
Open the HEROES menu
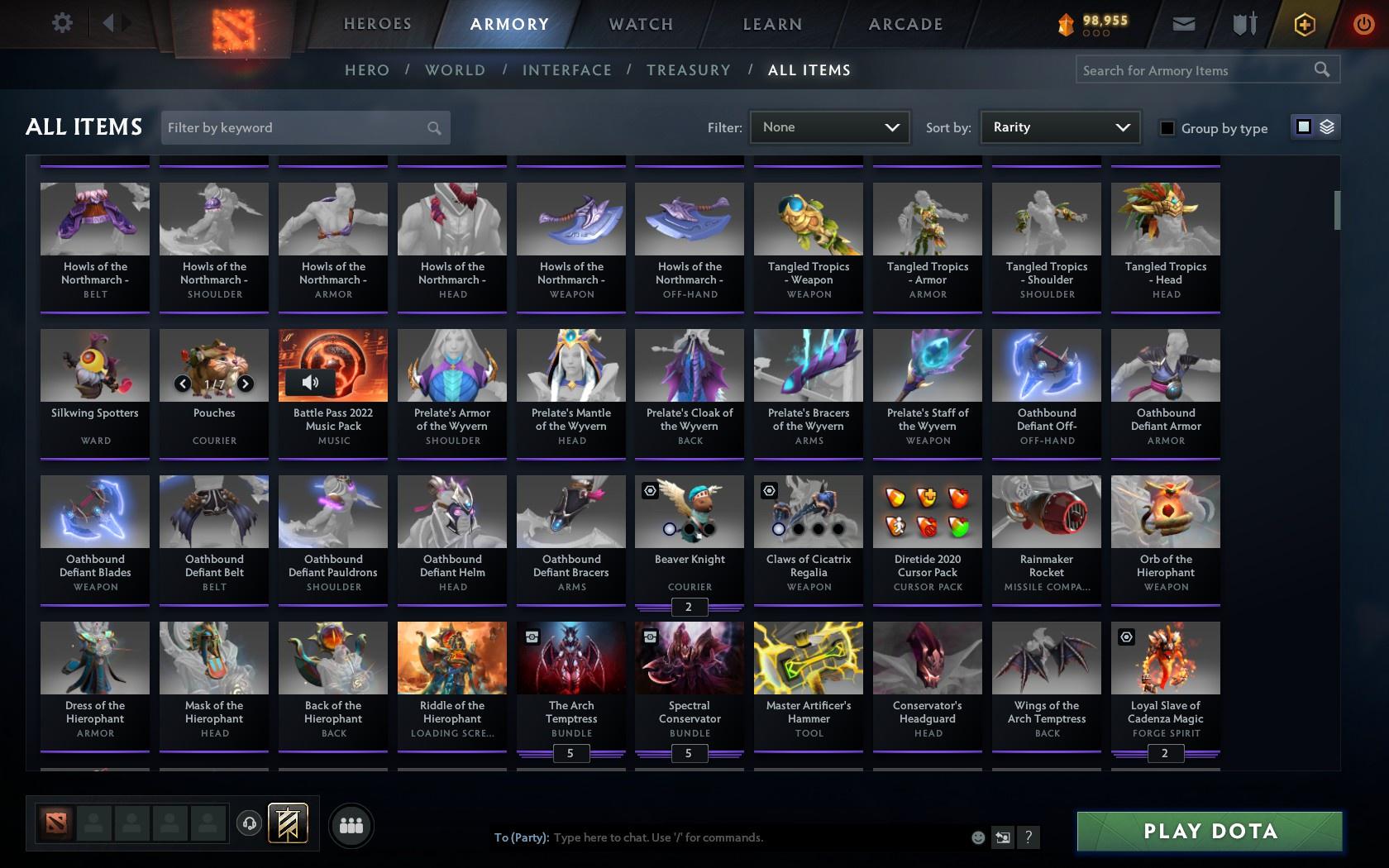(377, 23)
